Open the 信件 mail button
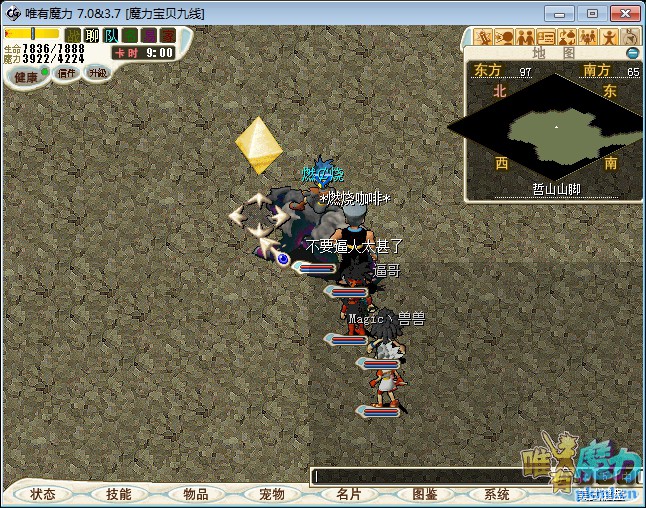 click(67, 73)
